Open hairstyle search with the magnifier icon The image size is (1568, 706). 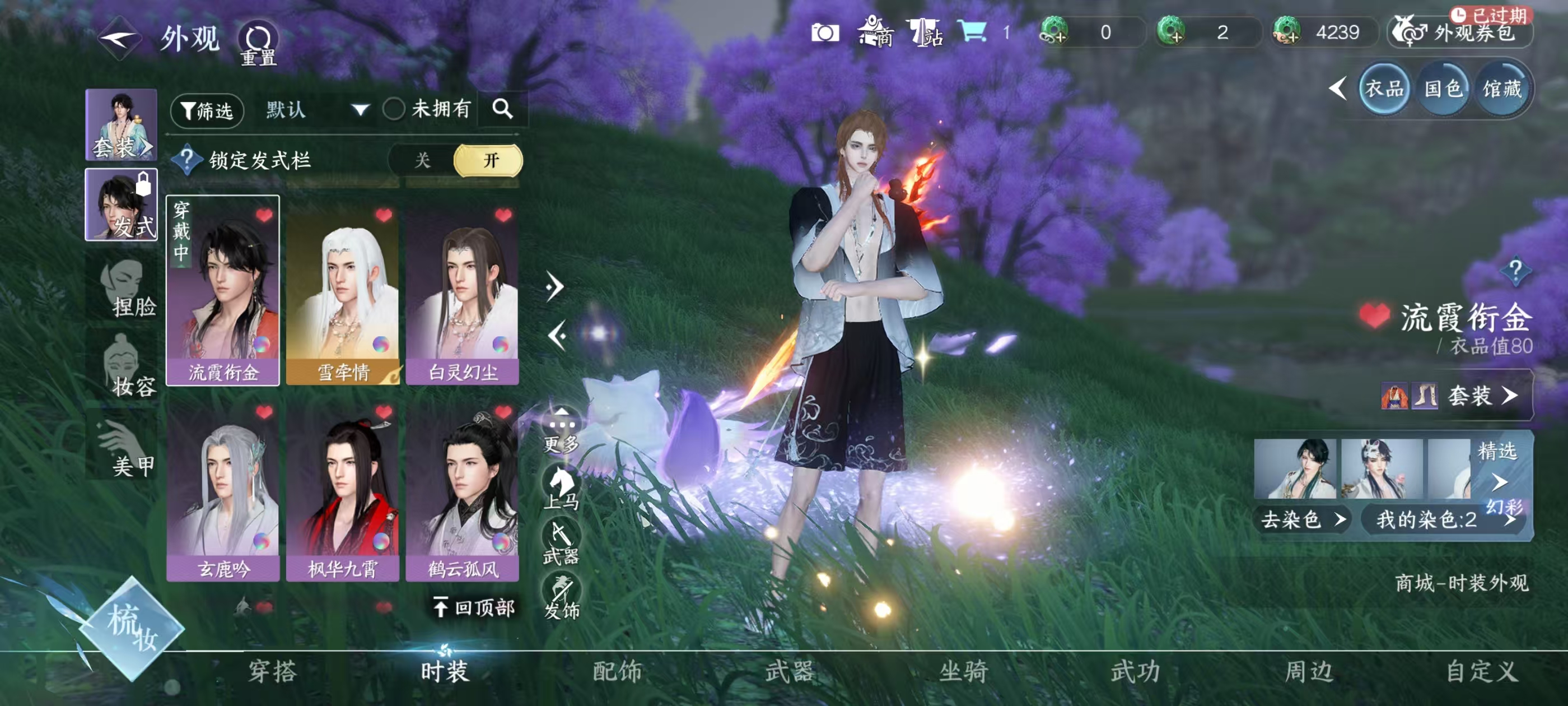point(502,109)
